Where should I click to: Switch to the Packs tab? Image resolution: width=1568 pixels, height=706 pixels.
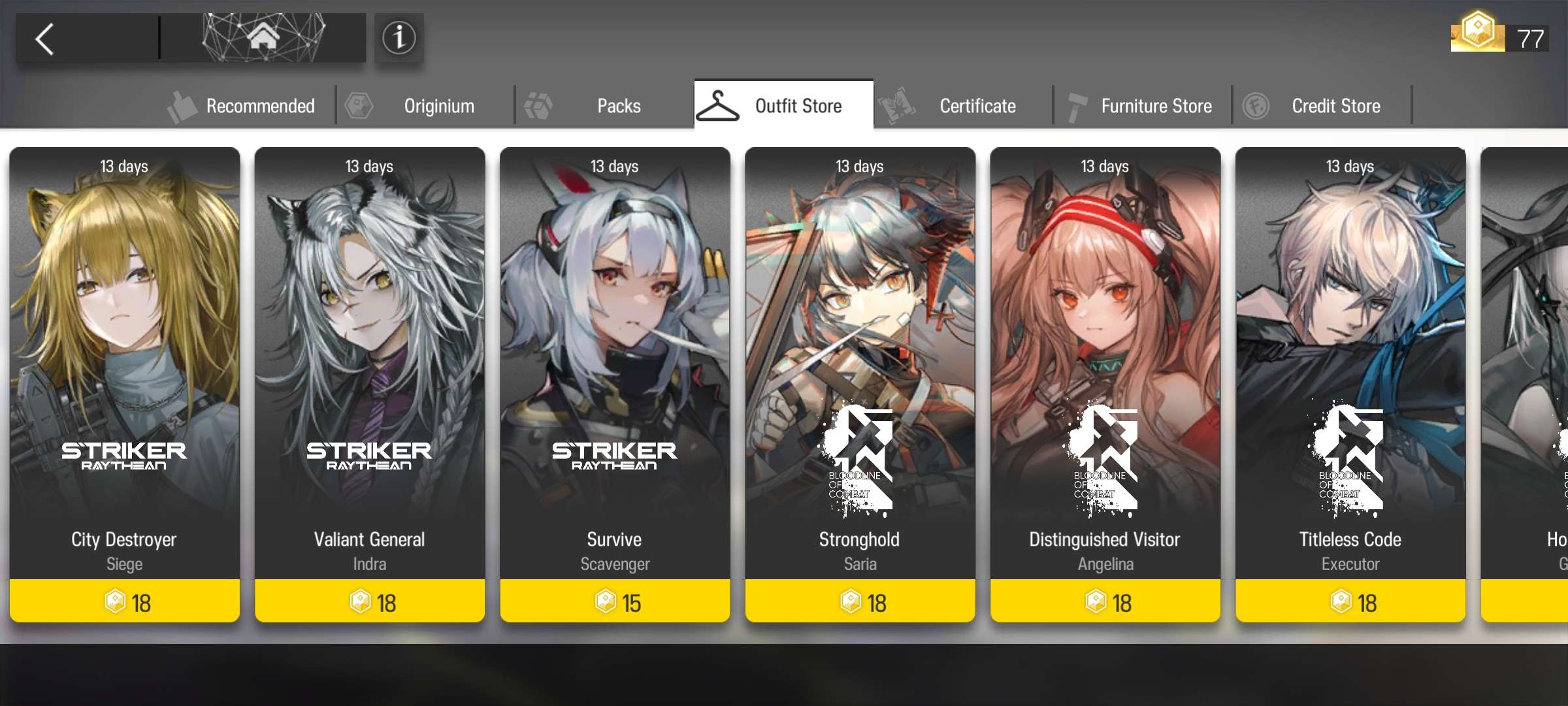point(618,105)
